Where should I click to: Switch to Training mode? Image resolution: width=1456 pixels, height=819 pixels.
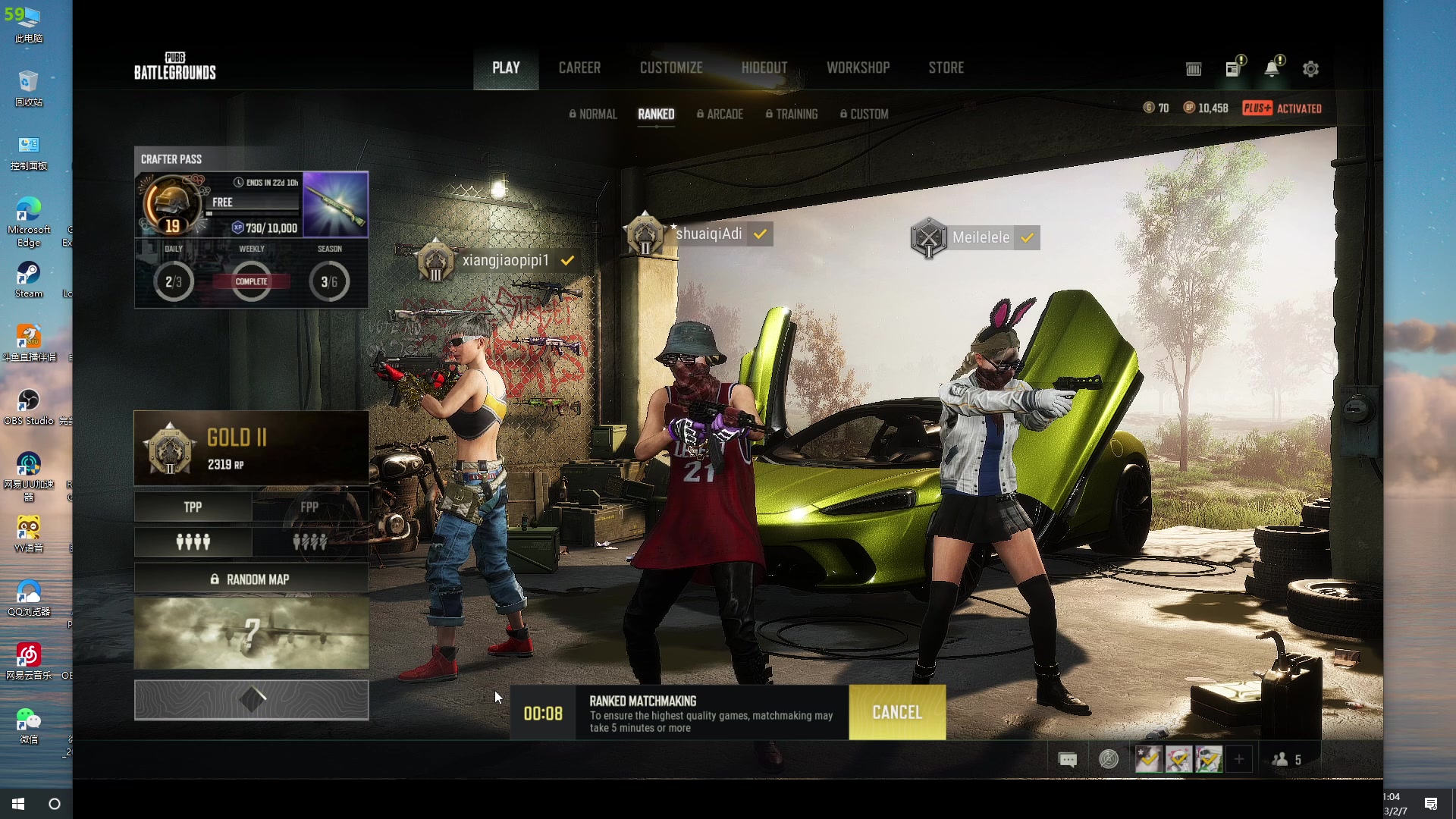[792, 114]
